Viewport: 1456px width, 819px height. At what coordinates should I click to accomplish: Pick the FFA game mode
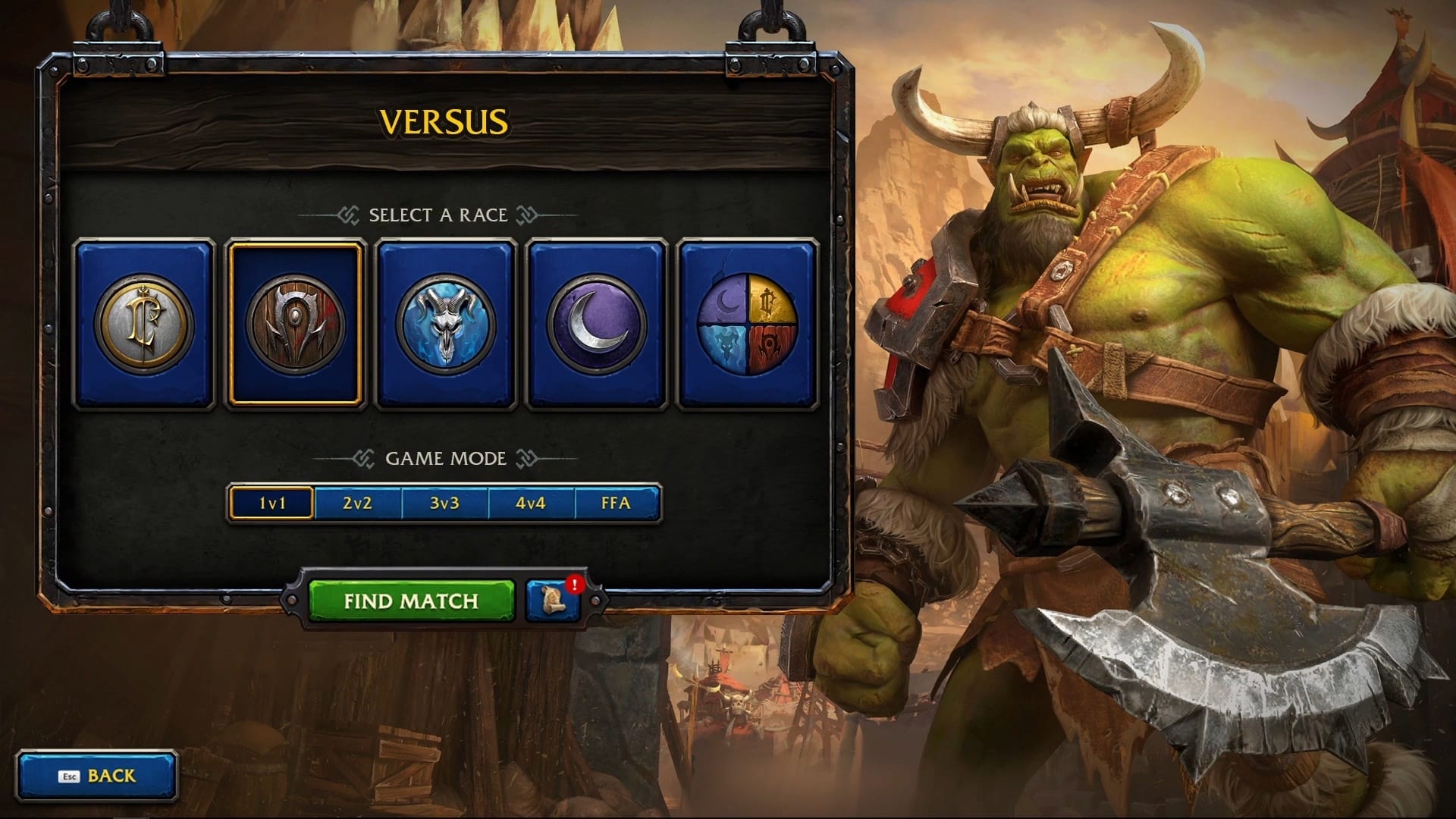click(x=616, y=503)
